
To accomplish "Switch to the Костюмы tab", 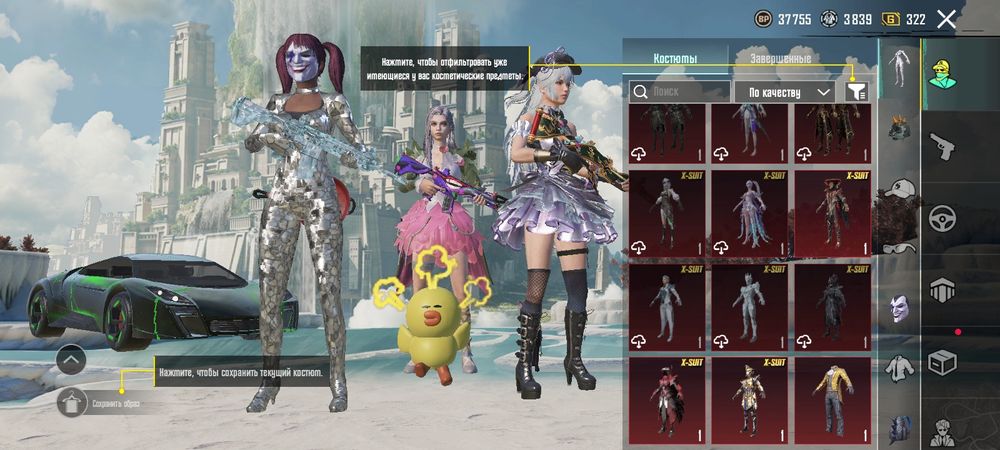I will 675,59.
